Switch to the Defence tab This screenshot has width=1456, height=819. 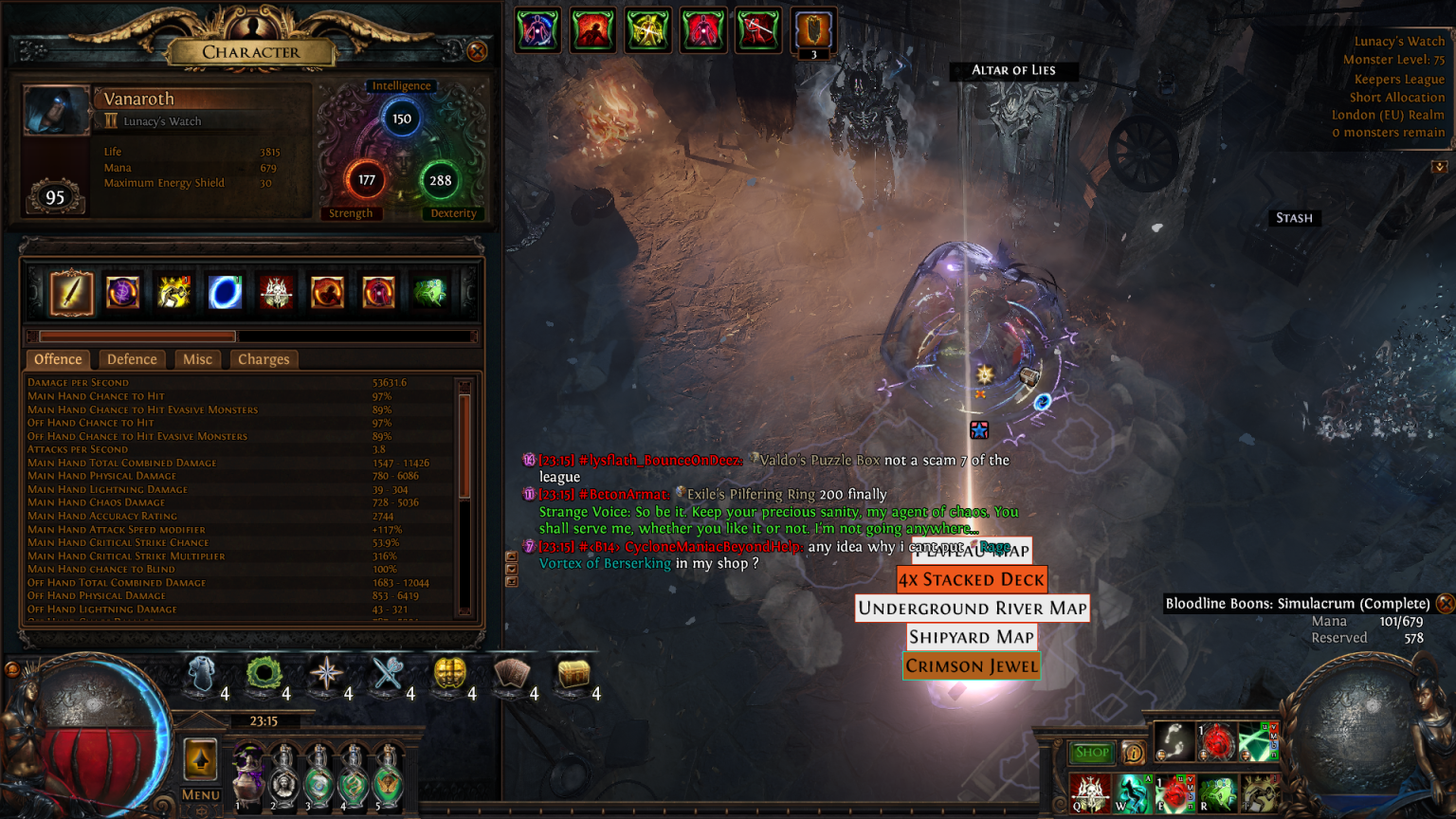tap(132, 359)
